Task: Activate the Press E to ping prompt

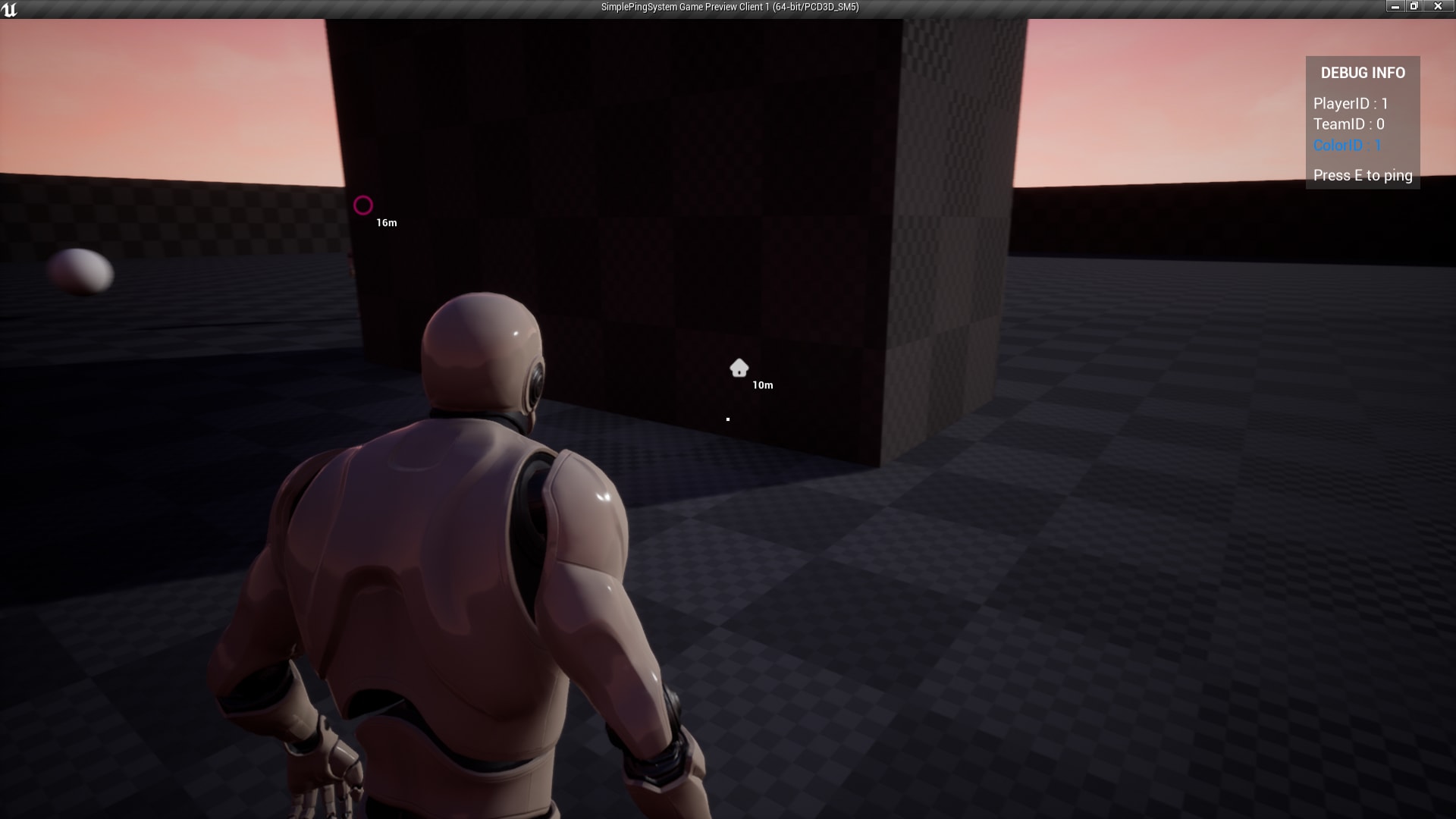Action: [1363, 175]
